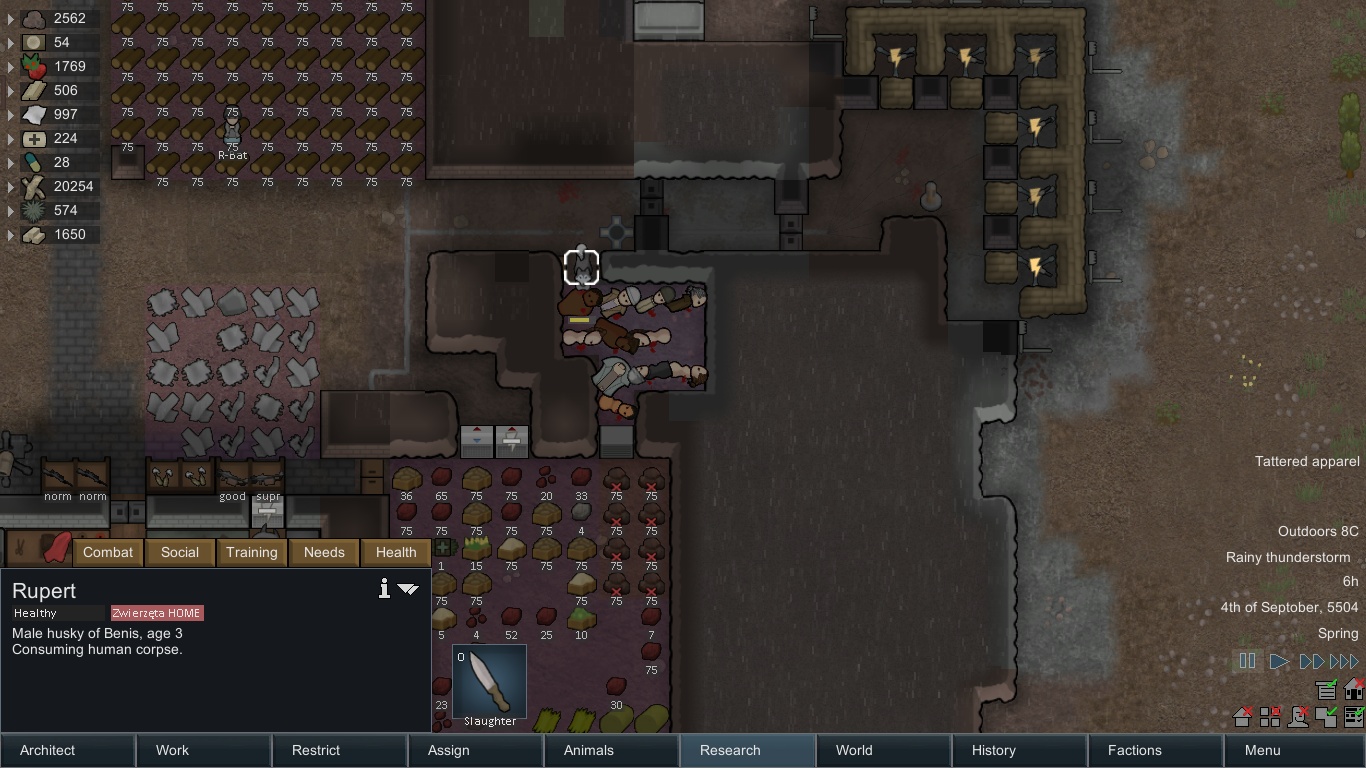The width and height of the screenshot is (1366, 768).
Task: Switch to Rupert's Health tab
Action: 395,552
